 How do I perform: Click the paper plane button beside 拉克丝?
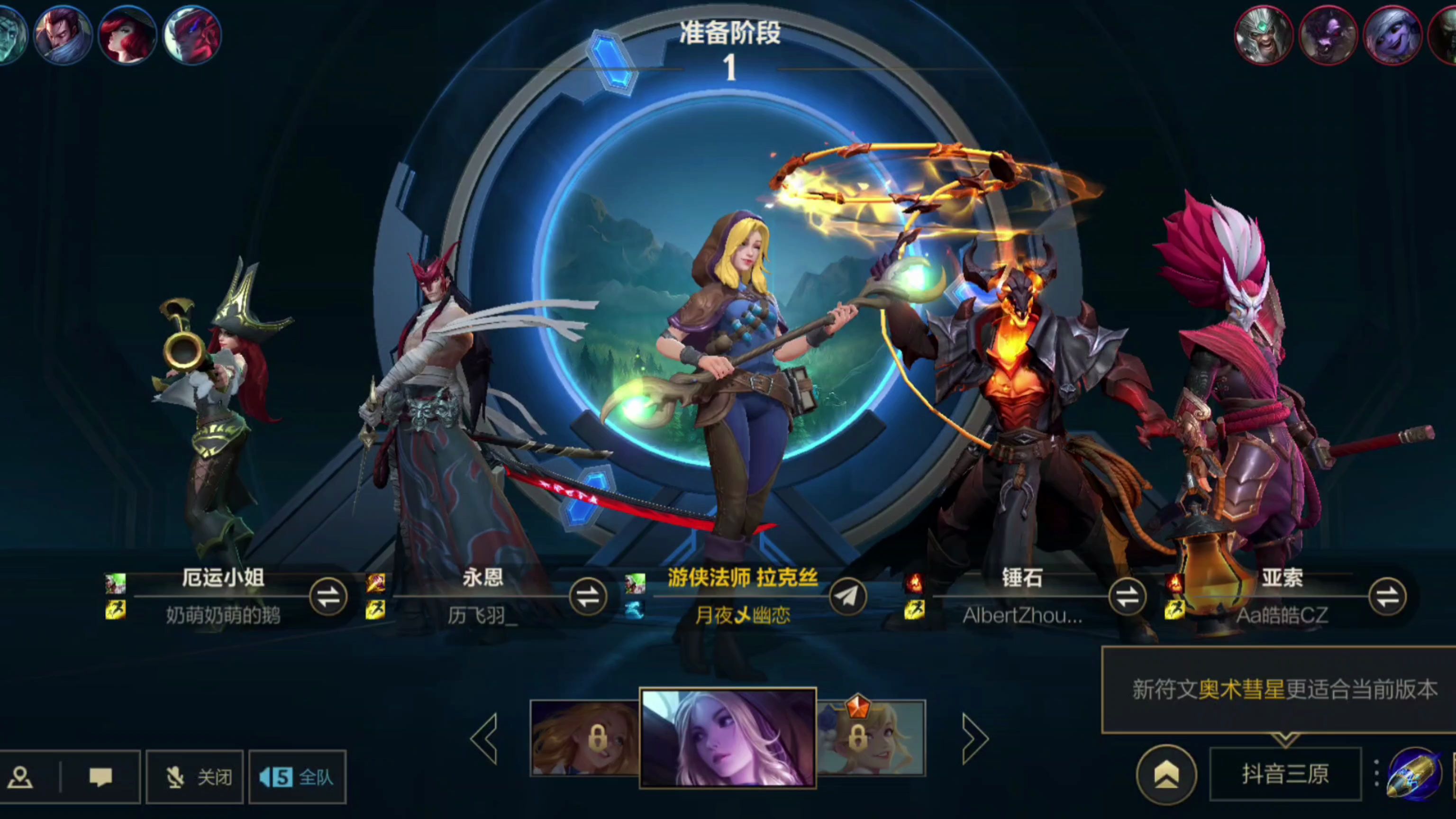847,597
